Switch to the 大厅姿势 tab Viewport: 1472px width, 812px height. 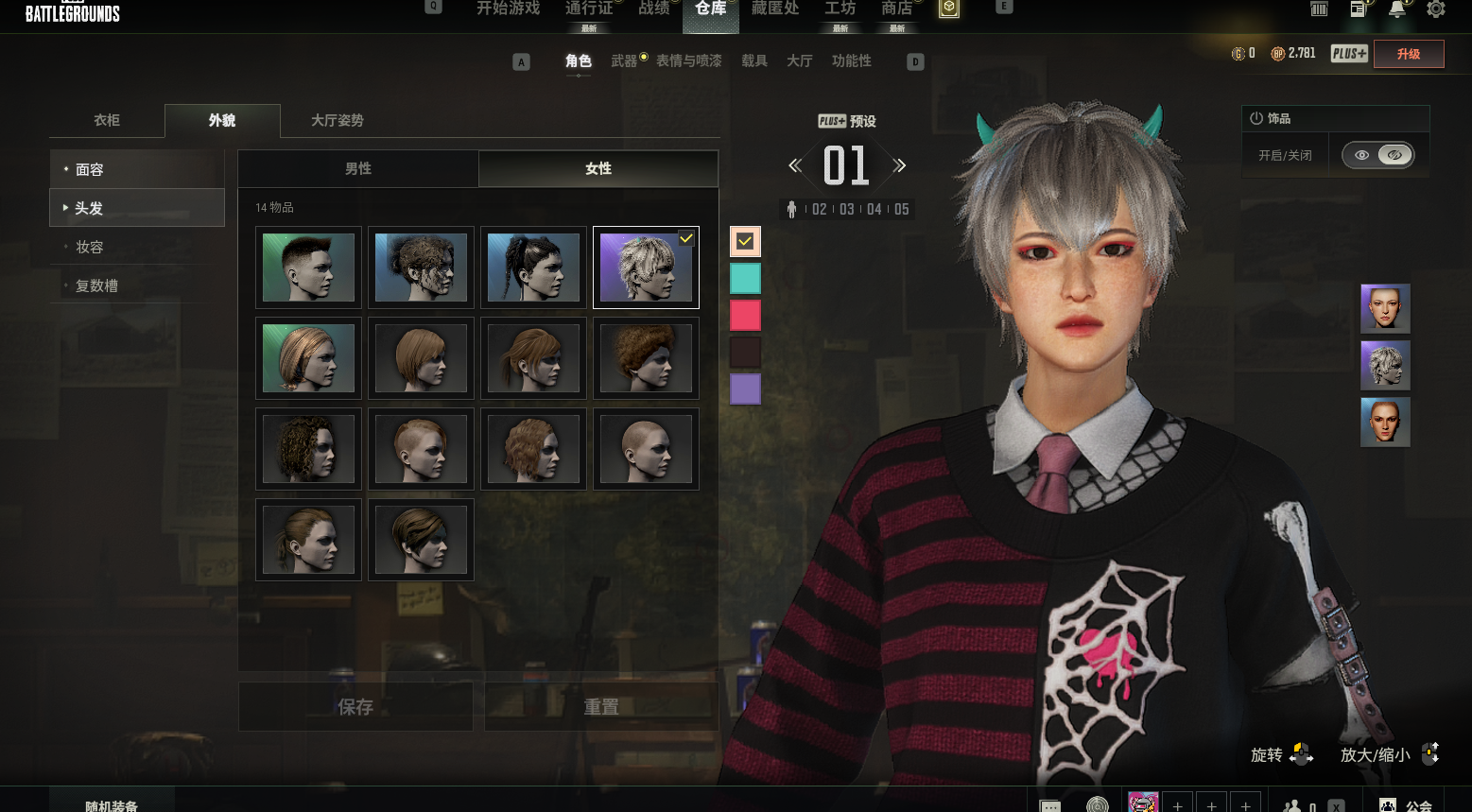click(337, 120)
